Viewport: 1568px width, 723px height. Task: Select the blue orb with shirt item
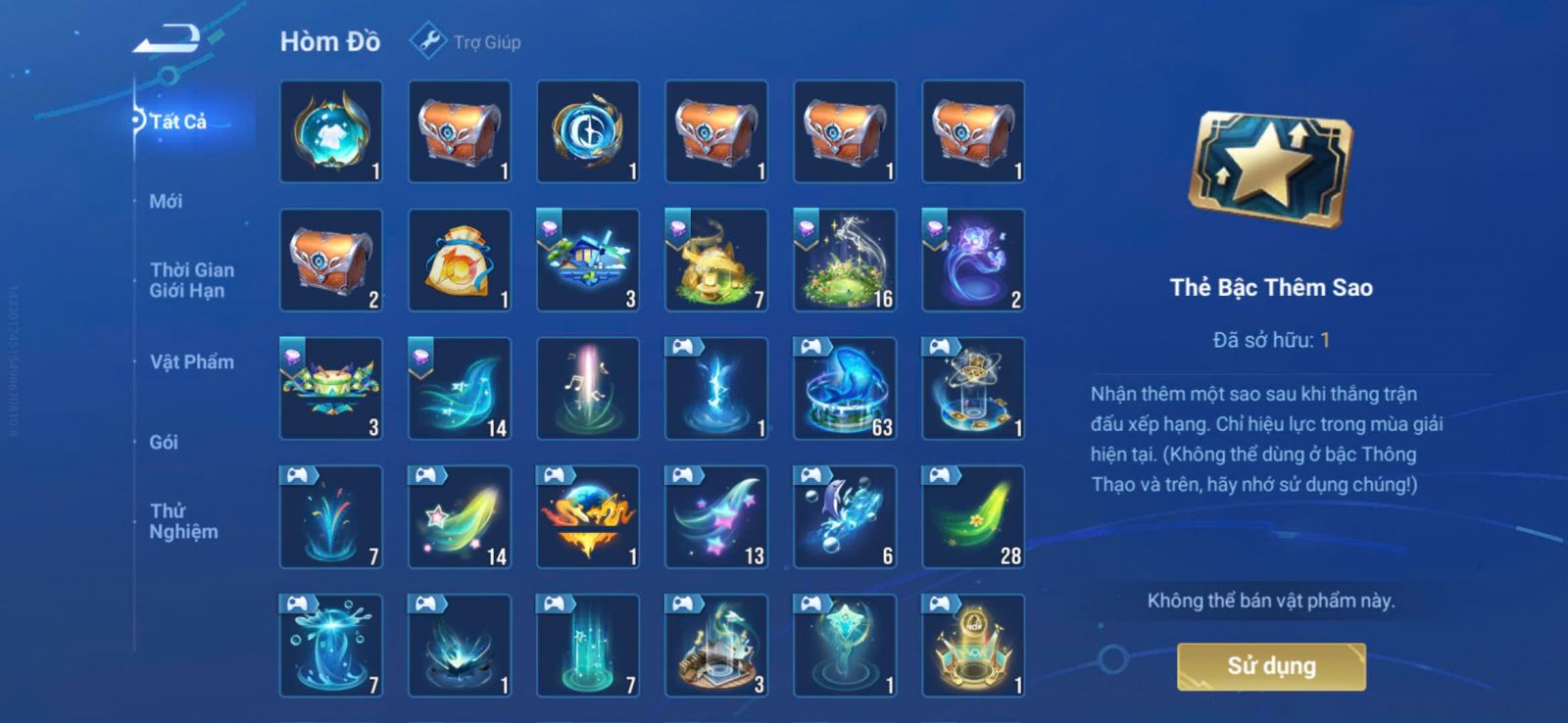tap(331, 131)
